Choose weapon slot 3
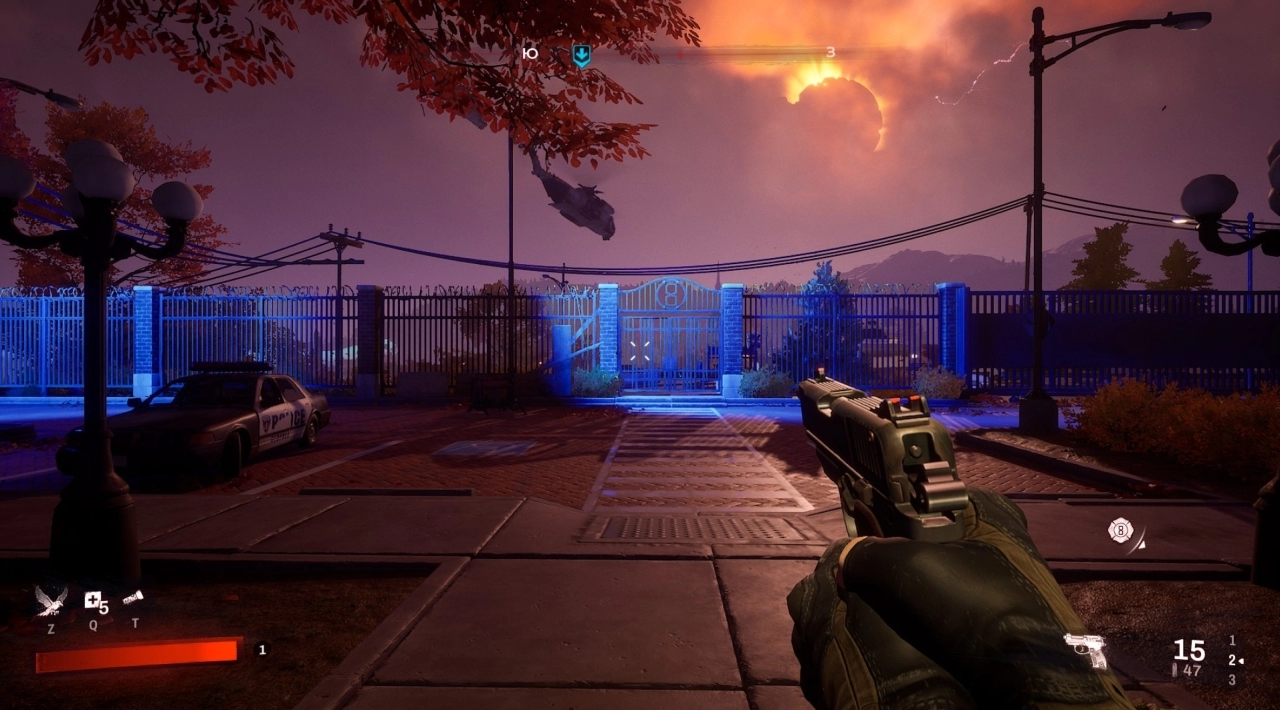1280x710 pixels. (x=1232, y=680)
